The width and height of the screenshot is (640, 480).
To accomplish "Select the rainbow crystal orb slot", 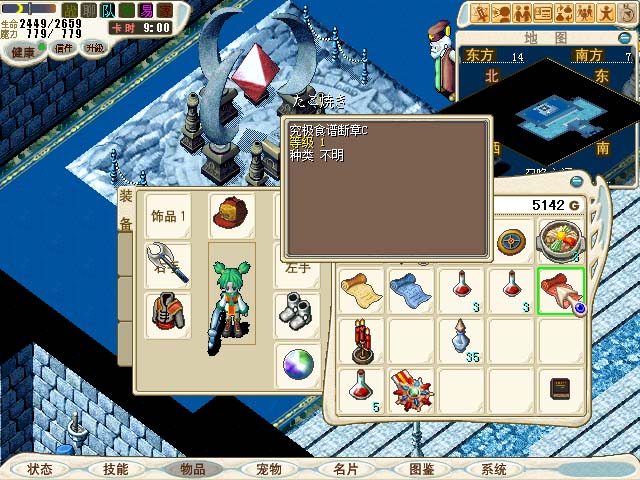I will pyautogui.click(x=297, y=363).
